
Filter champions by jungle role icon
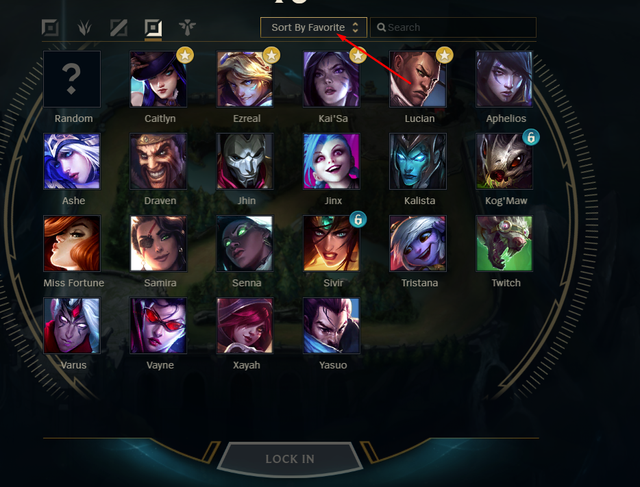(85, 28)
